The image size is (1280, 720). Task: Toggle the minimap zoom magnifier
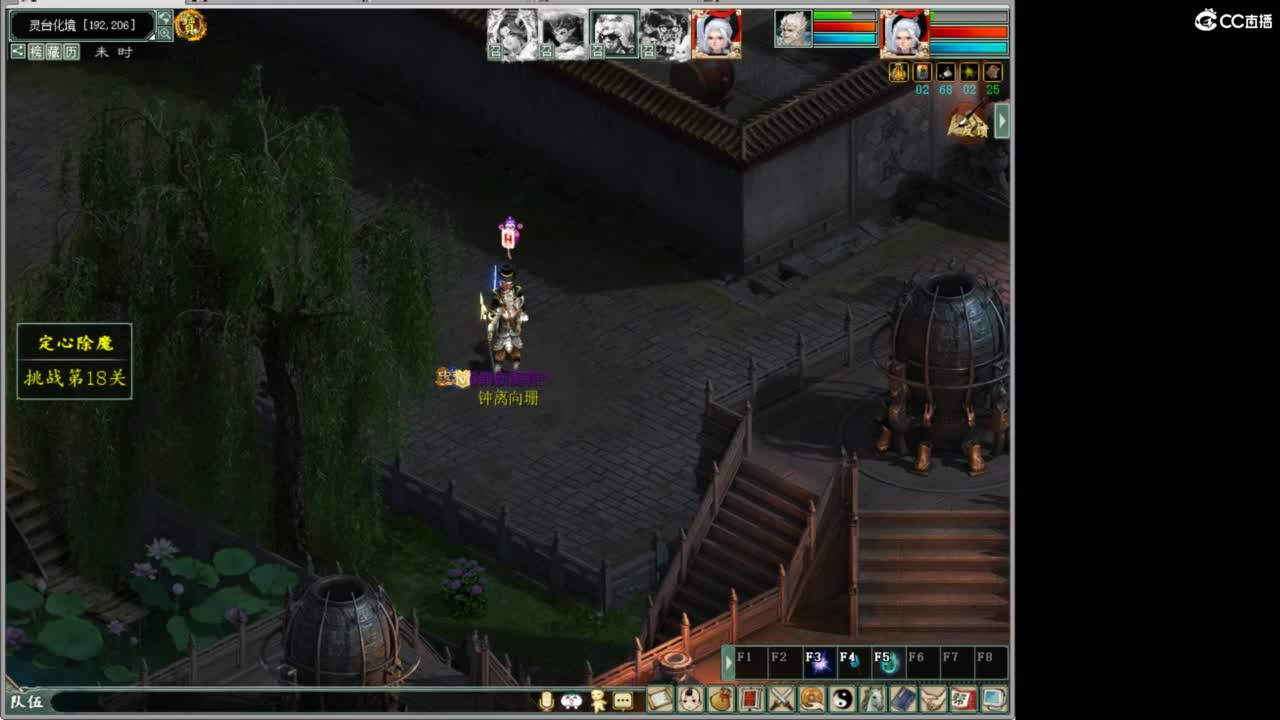[x=166, y=34]
